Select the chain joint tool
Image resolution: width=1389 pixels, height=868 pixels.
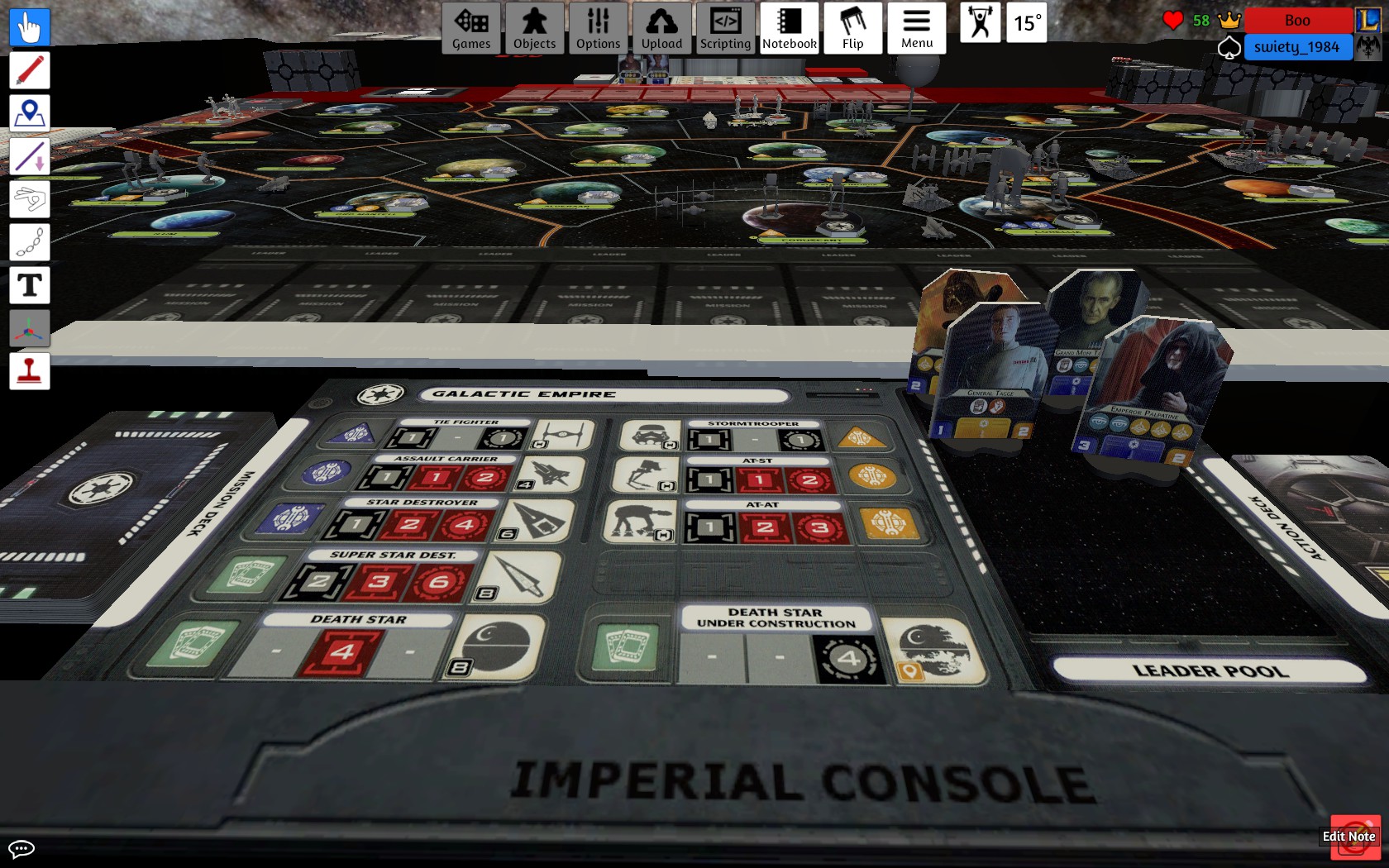[x=30, y=242]
